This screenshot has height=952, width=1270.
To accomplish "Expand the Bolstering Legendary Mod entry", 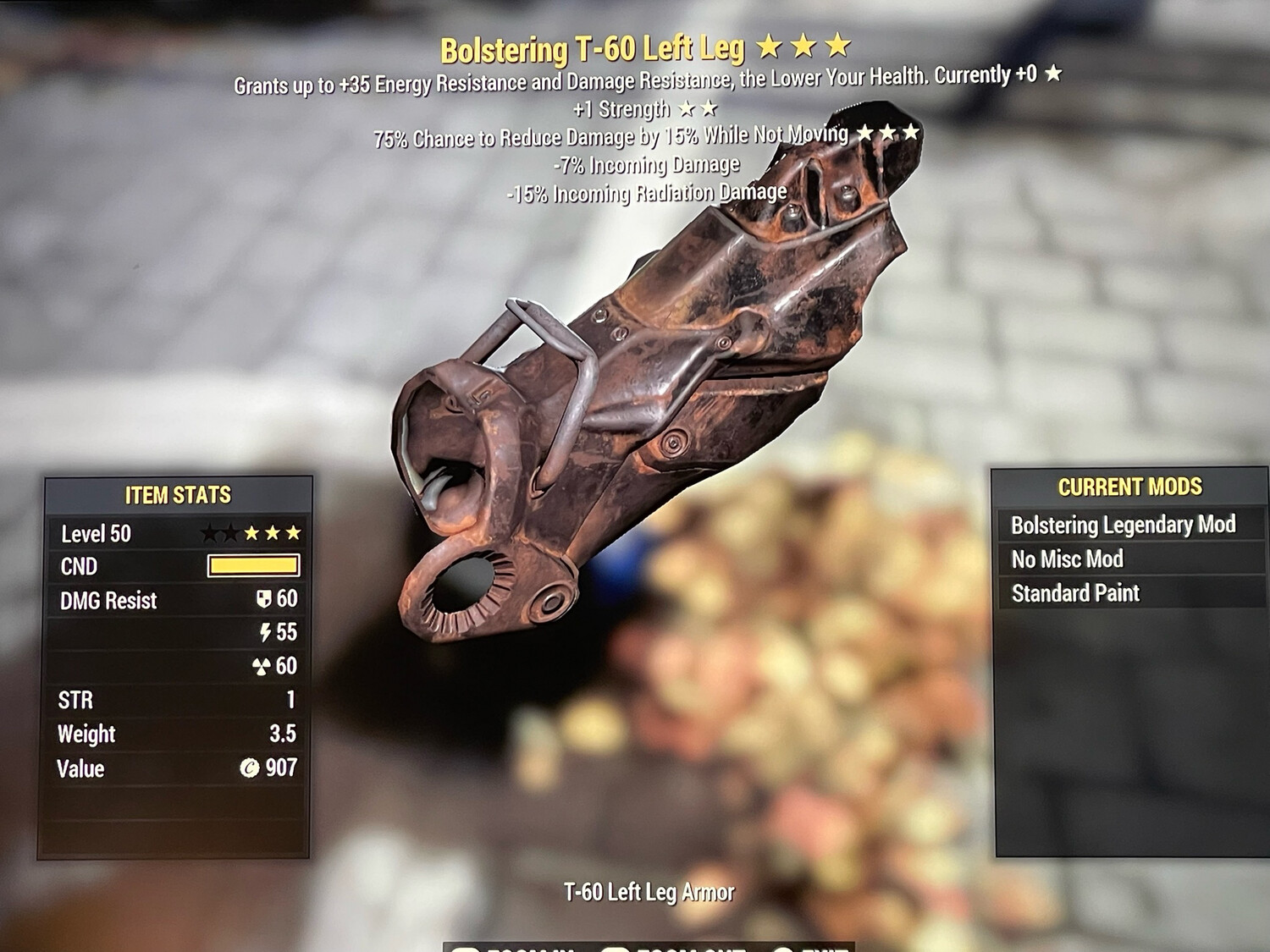I will [1124, 525].
